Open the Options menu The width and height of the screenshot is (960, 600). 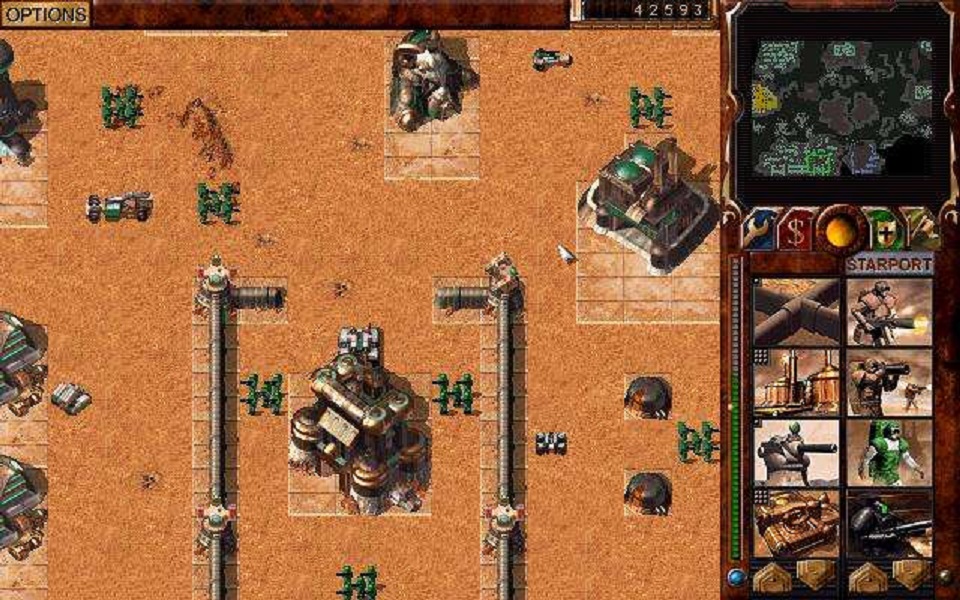click(x=44, y=14)
